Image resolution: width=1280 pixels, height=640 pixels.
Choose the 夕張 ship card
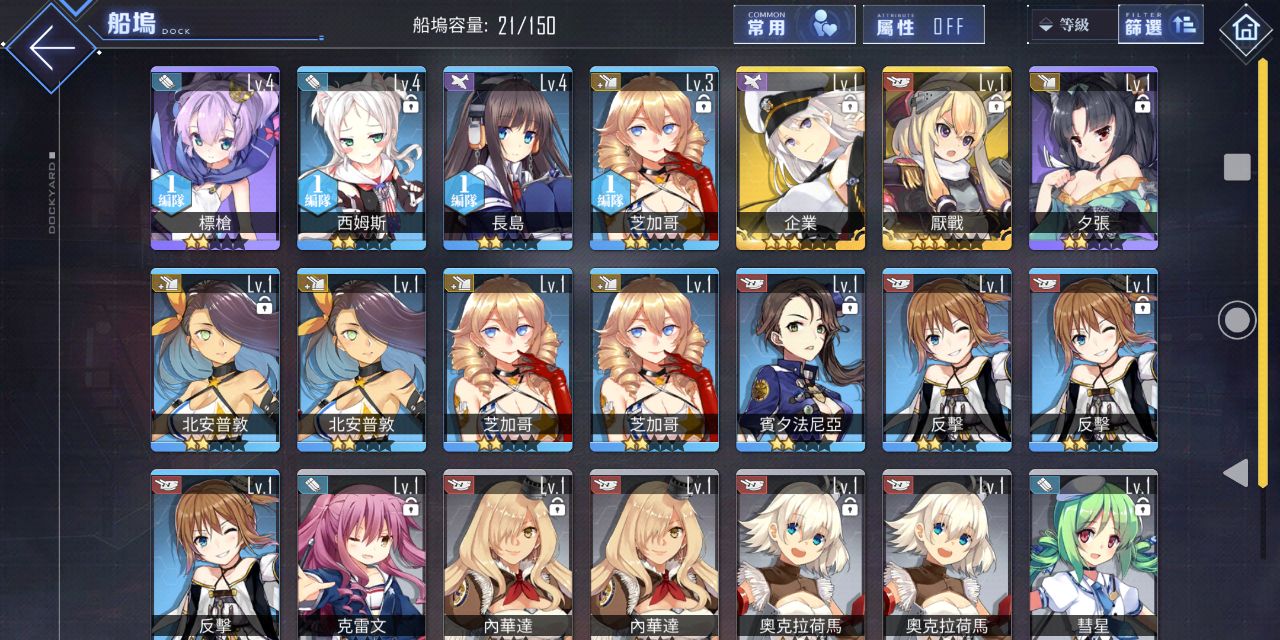(1093, 158)
